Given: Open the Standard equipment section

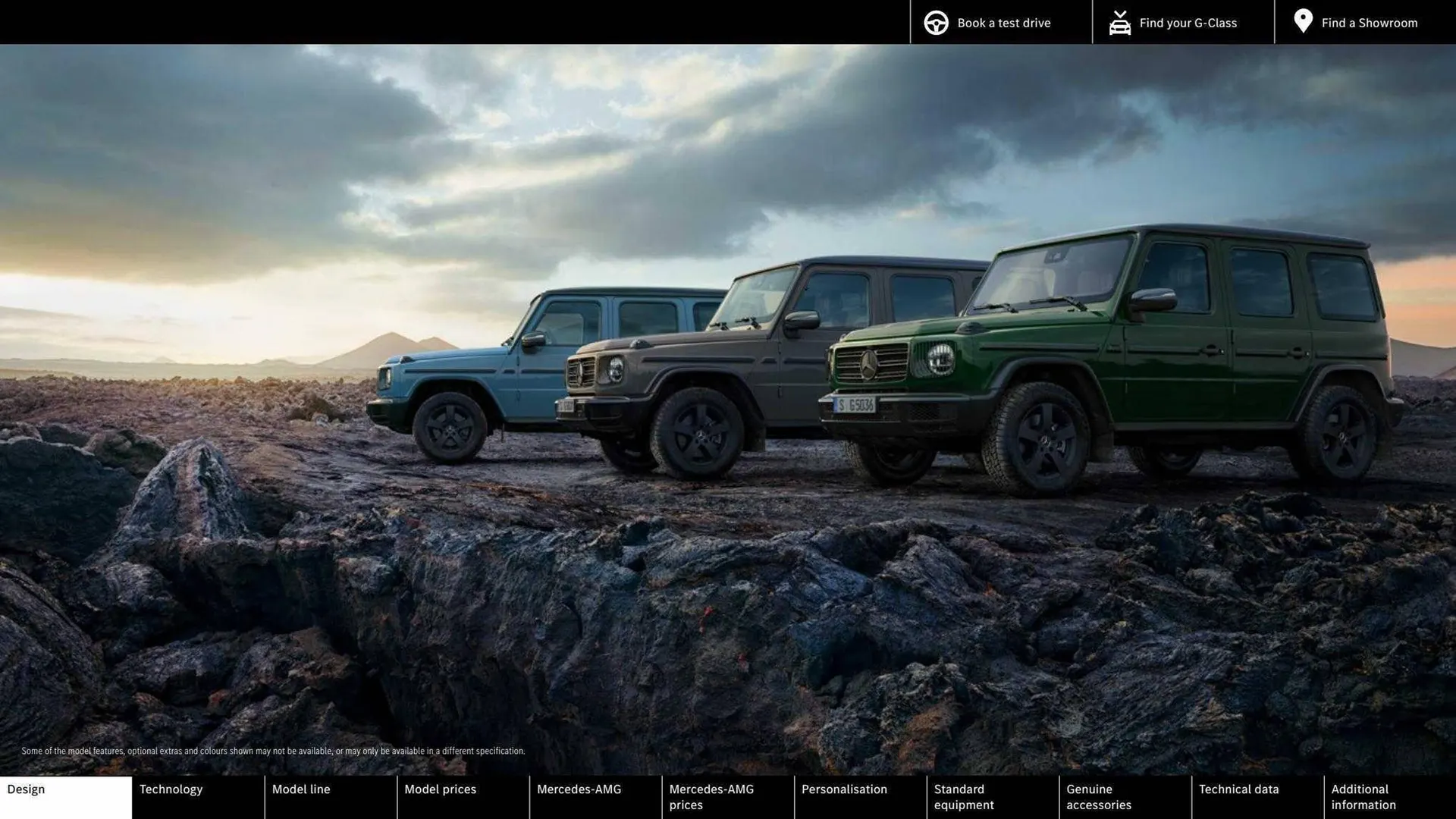Looking at the screenshot, I should [x=992, y=796].
